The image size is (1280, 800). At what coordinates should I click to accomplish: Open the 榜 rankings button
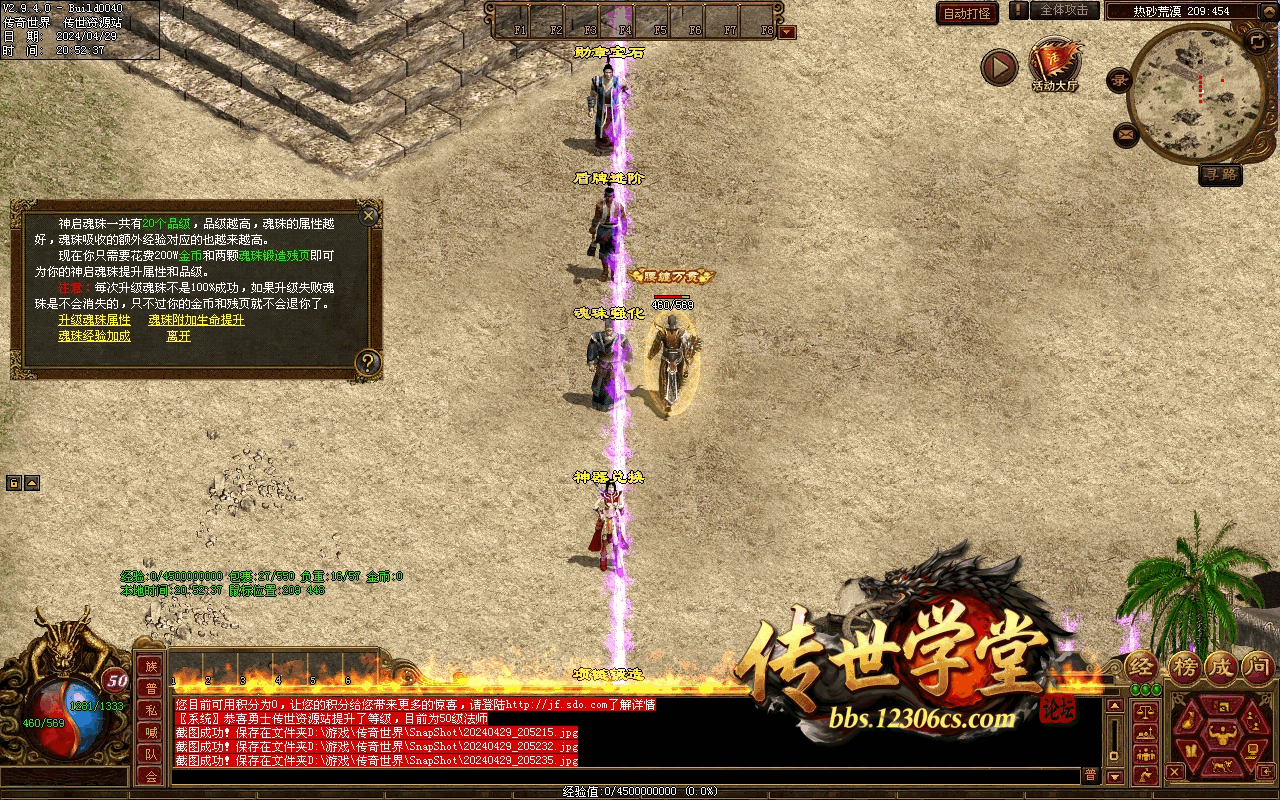coord(1184,668)
